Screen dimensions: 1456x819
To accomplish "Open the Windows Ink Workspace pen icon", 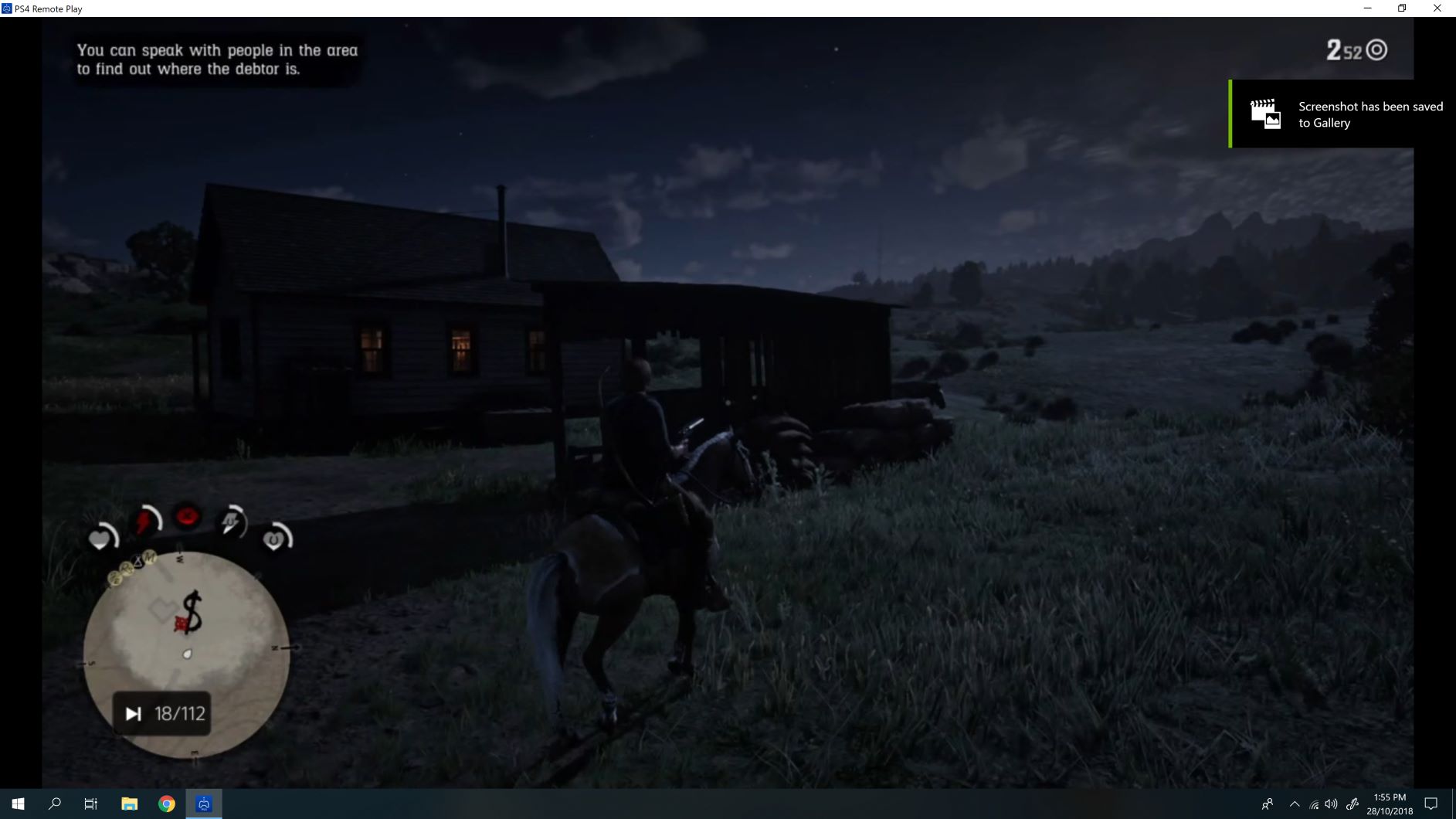I will coord(1353,804).
